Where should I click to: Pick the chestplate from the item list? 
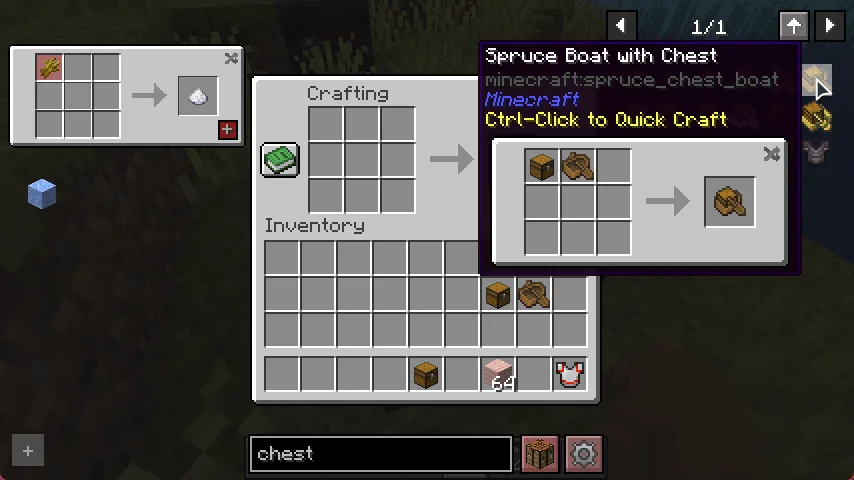(817, 153)
